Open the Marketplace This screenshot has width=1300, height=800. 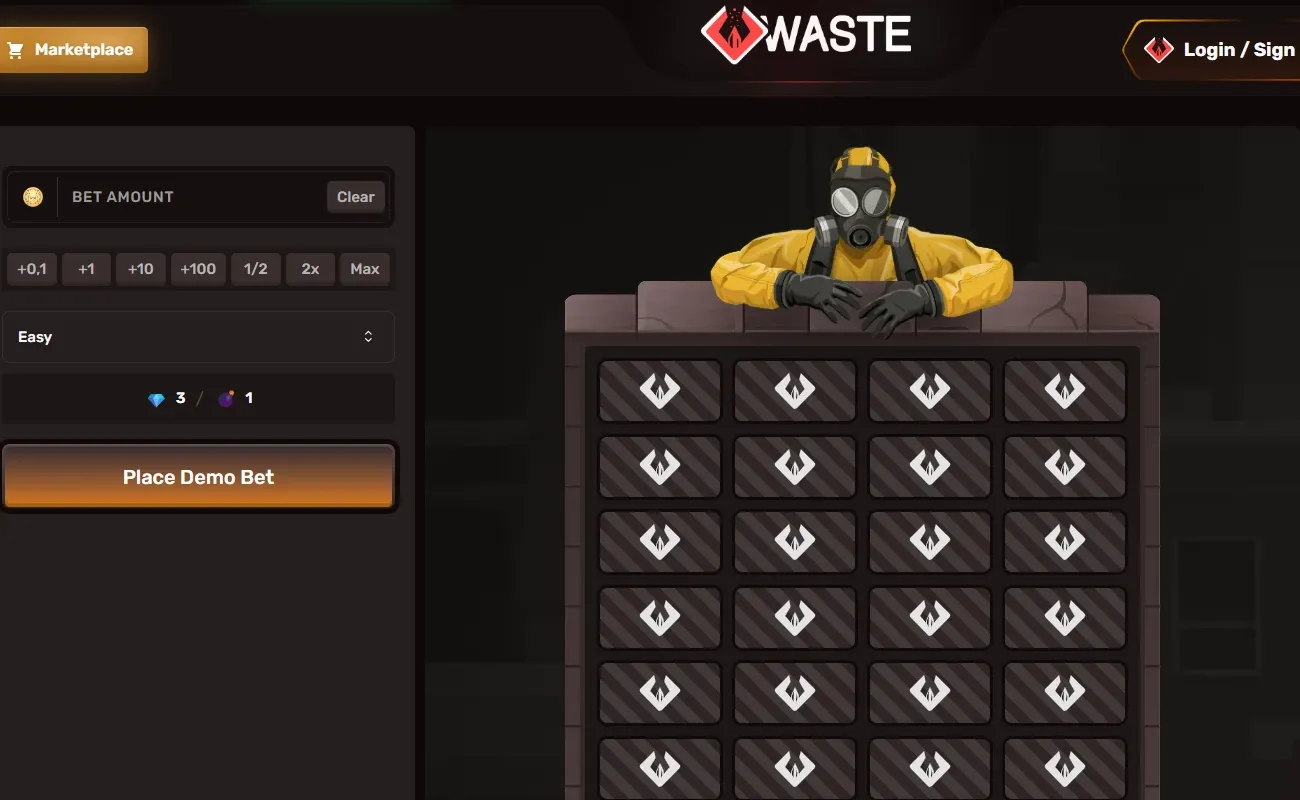pos(74,49)
